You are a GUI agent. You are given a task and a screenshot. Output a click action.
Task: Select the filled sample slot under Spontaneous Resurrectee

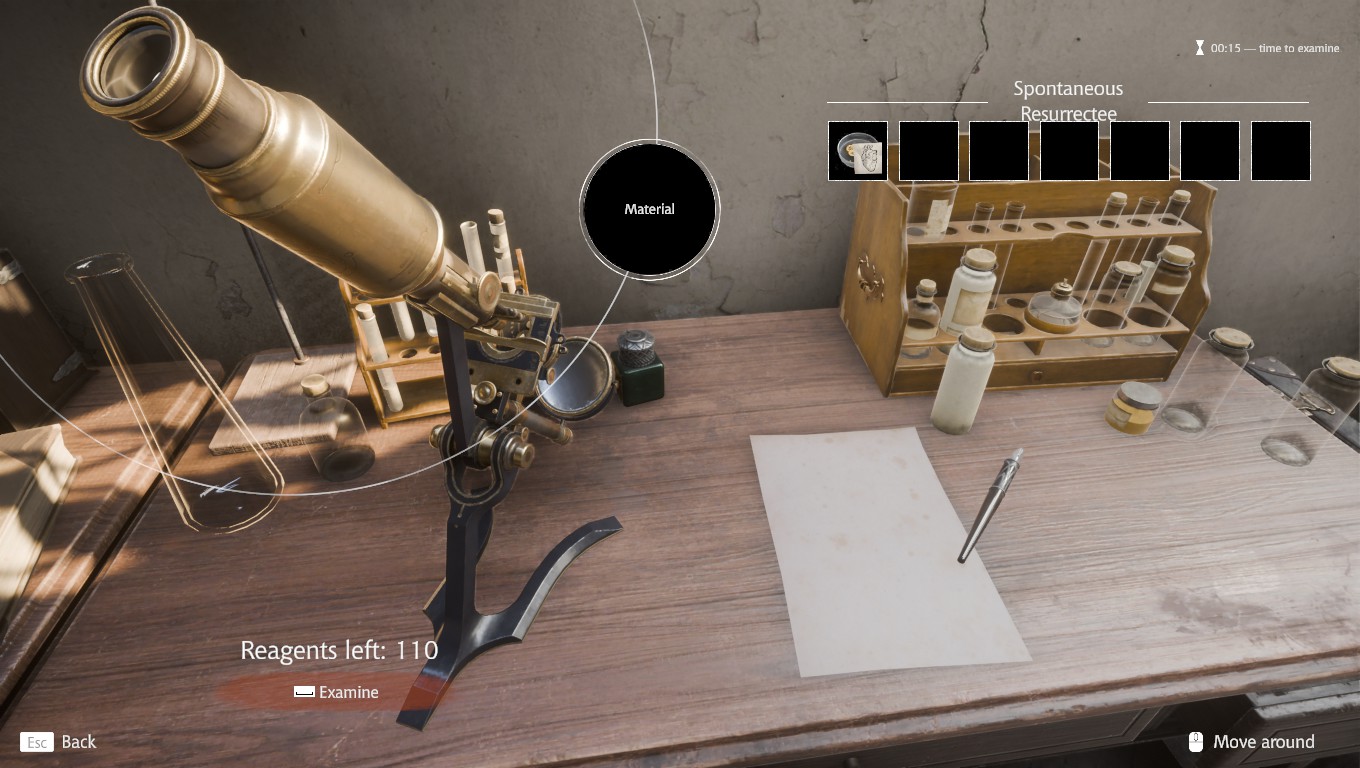tap(858, 151)
